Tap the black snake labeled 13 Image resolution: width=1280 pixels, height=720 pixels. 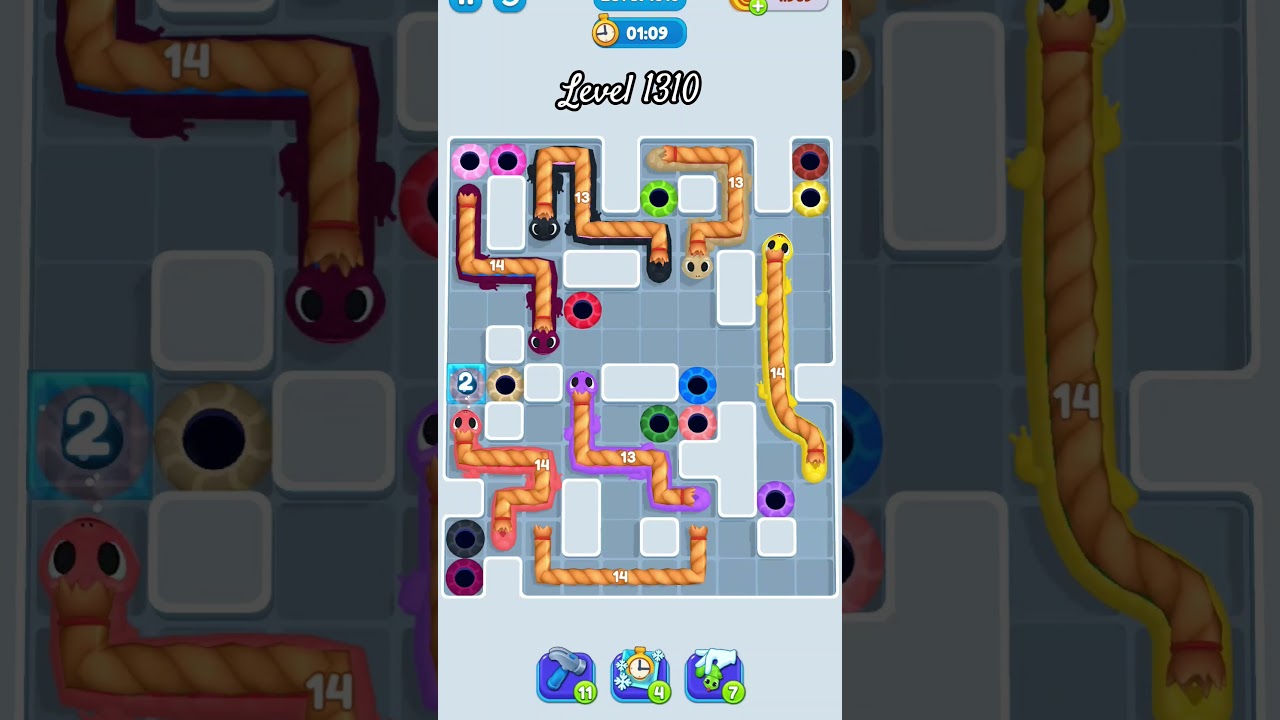click(x=582, y=197)
